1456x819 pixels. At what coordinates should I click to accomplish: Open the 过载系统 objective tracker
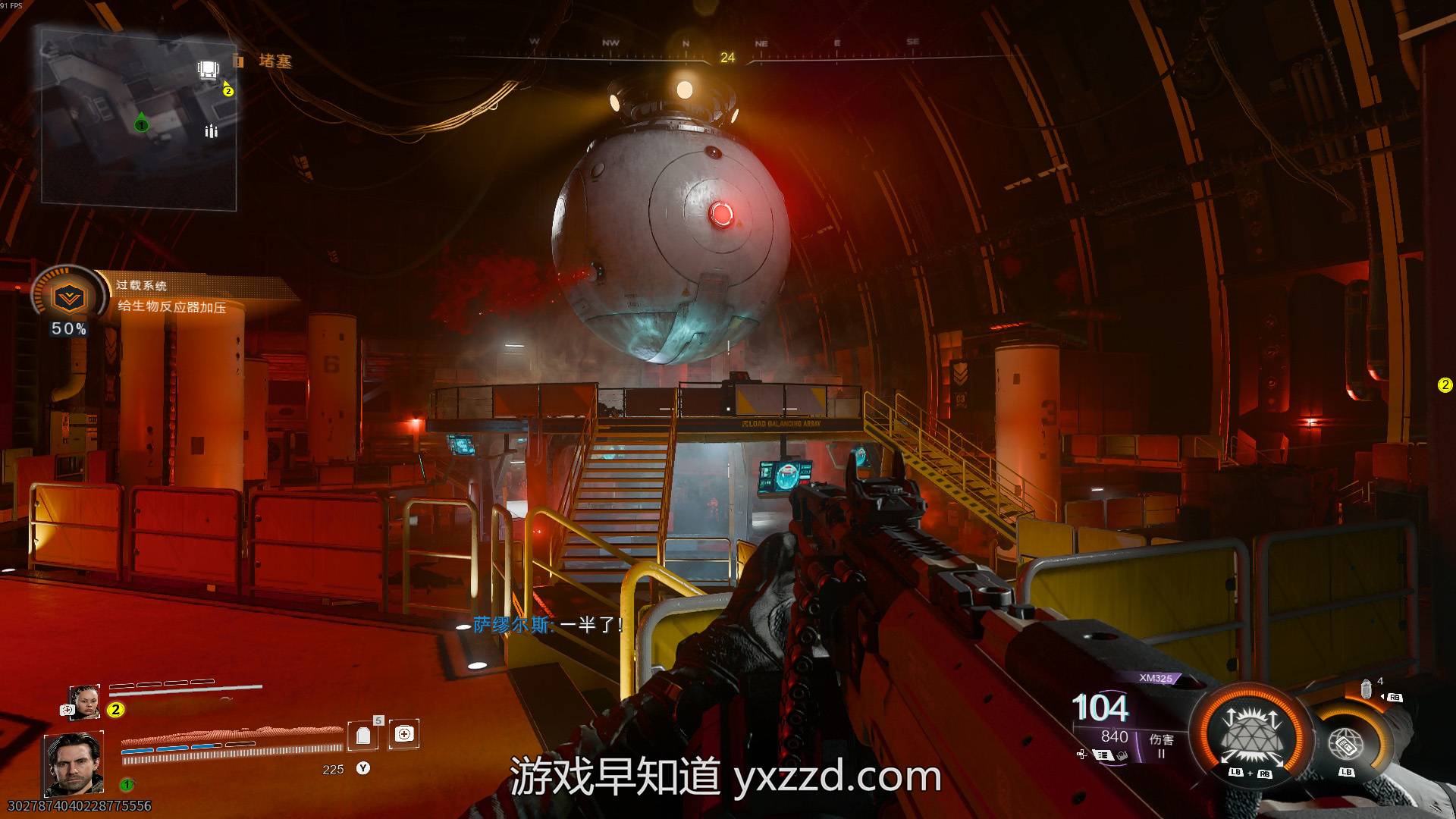click(171, 297)
